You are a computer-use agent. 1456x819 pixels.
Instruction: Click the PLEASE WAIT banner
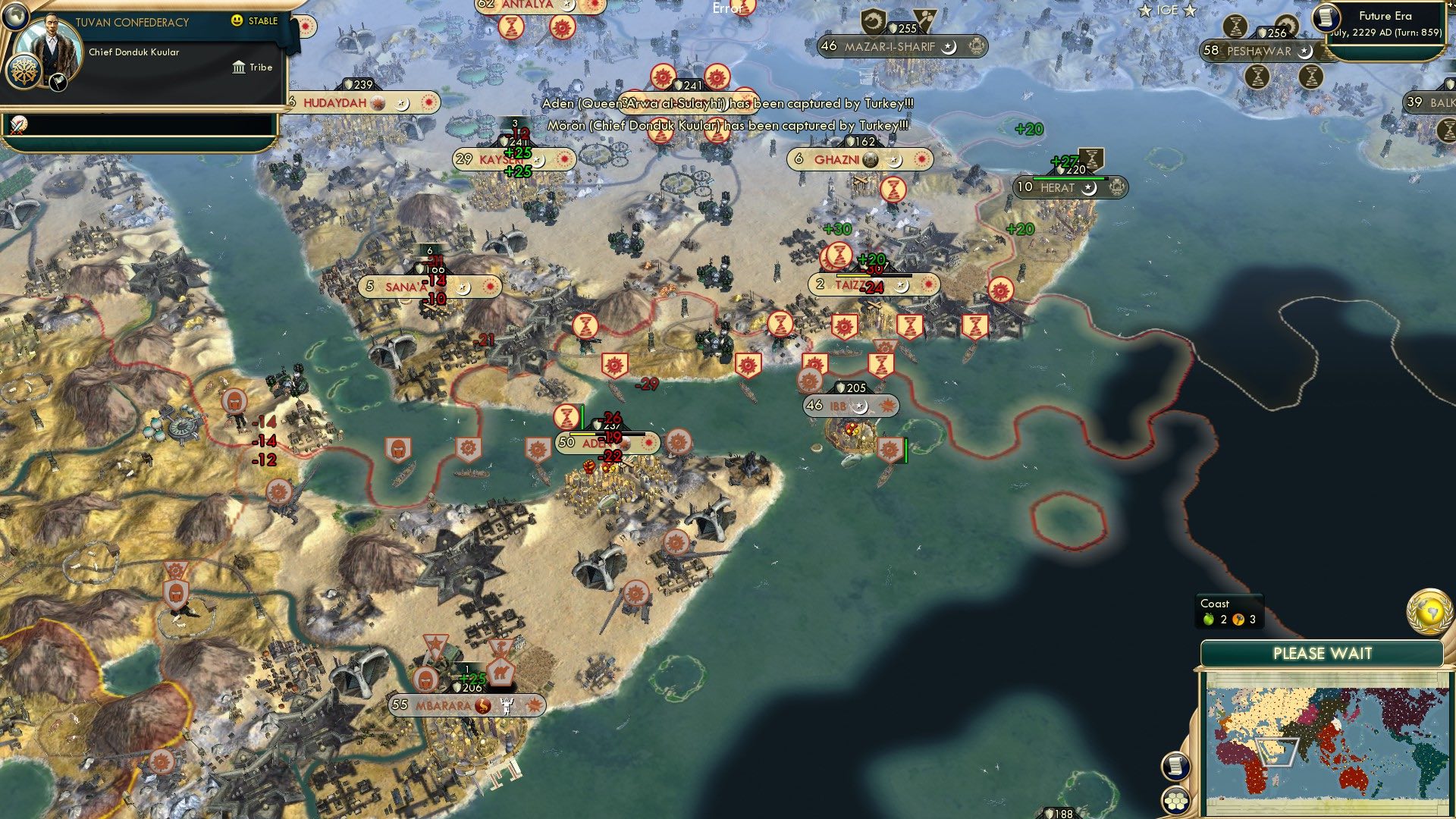(1323, 651)
